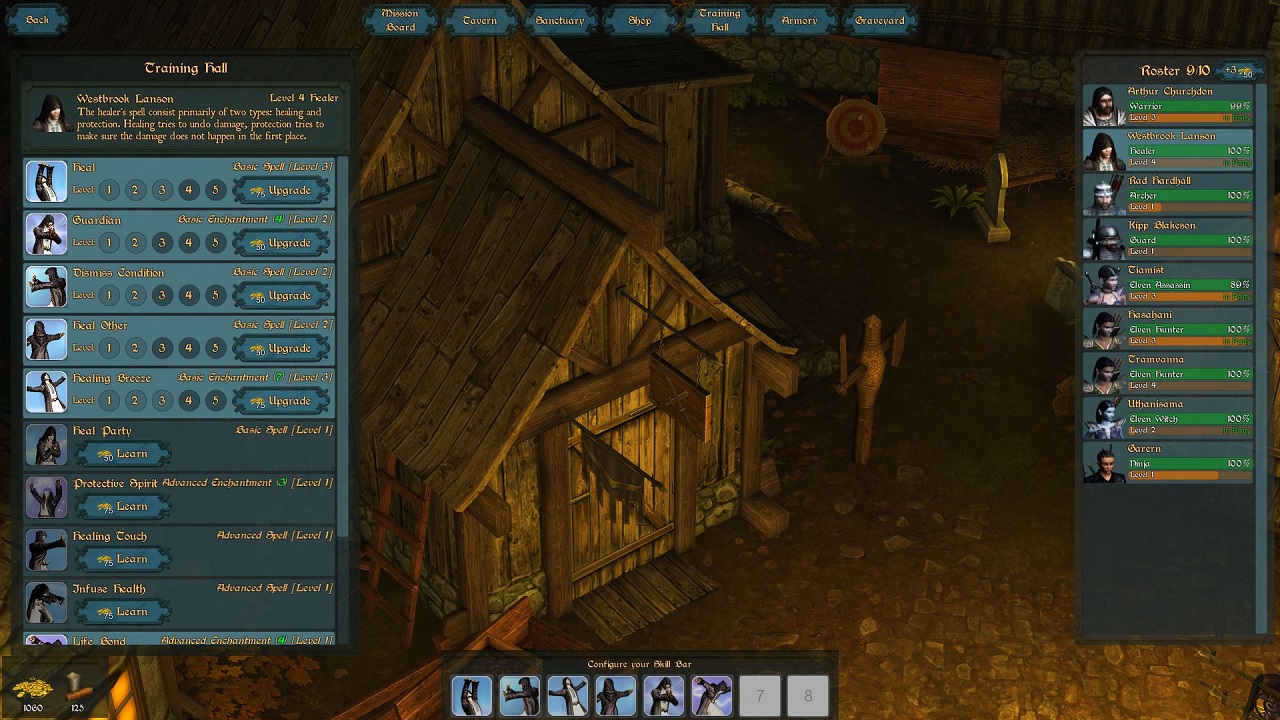Viewport: 1280px width, 720px height.
Task: Switch to the Tavern tab
Action: click(480, 20)
